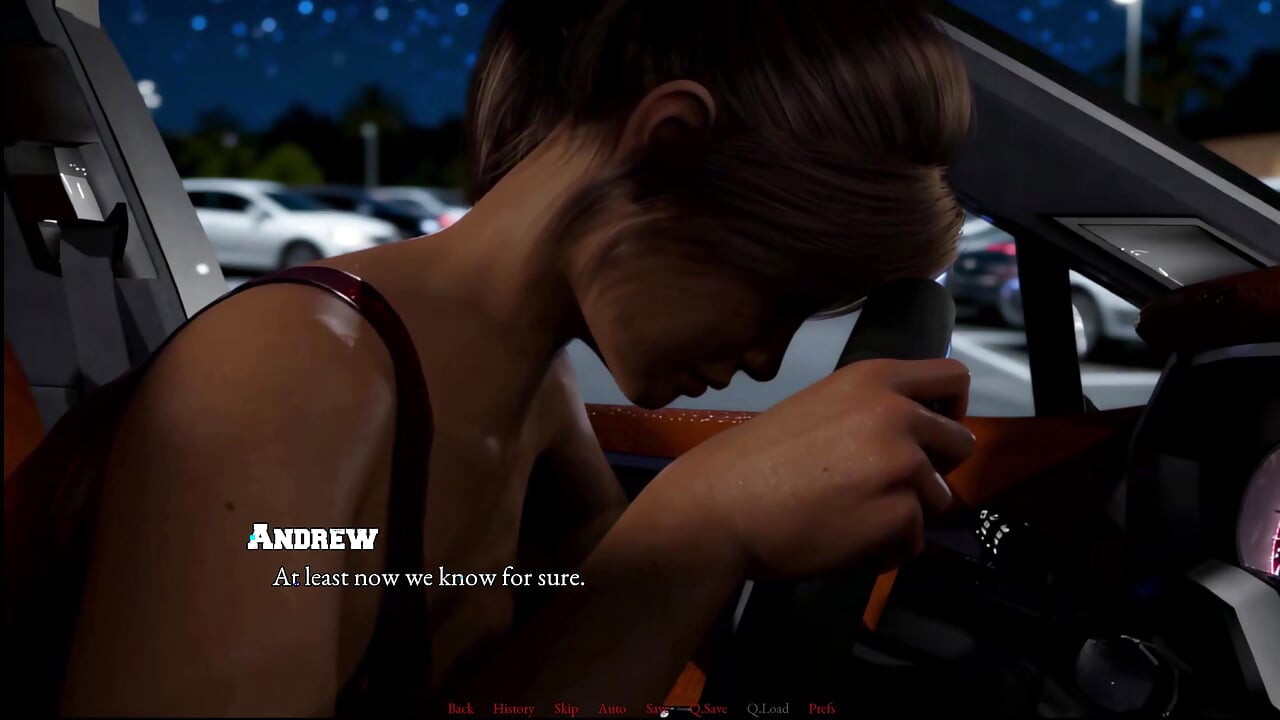The width and height of the screenshot is (1280, 720).
Task: Click the Save icon in the quick menu
Action: click(657, 708)
